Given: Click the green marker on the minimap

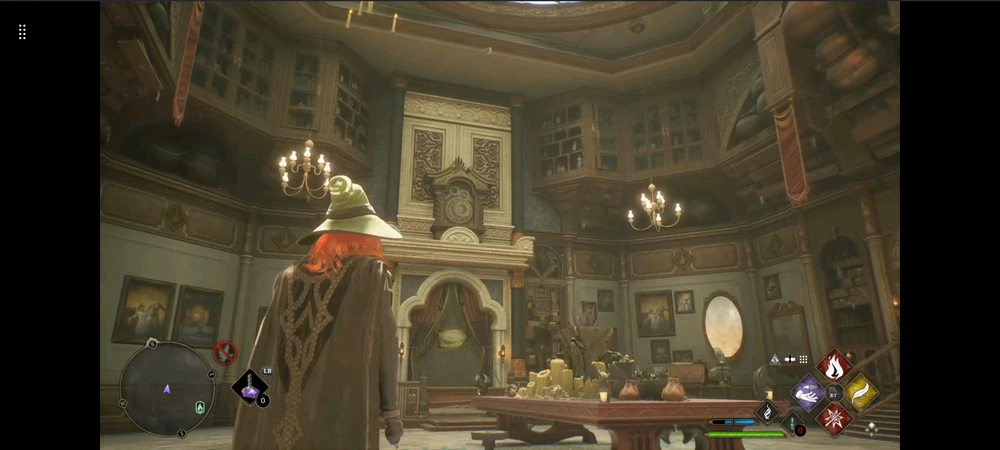Looking at the screenshot, I should tap(200, 406).
